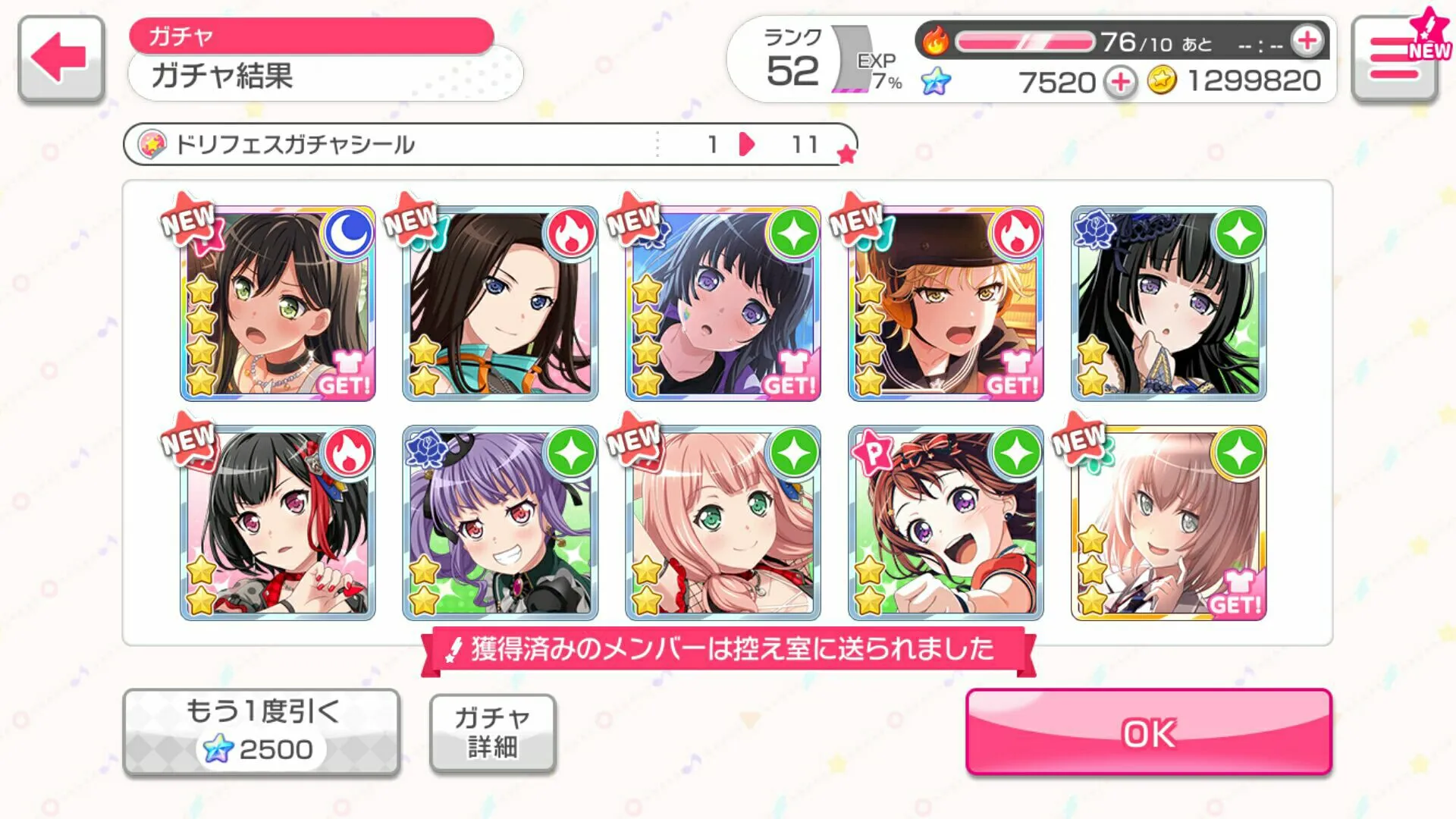The height and width of the screenshot is (819, 1456).
Task: Select the green-eyed girl card with moon icon
Action: click(x=278, y=303)
